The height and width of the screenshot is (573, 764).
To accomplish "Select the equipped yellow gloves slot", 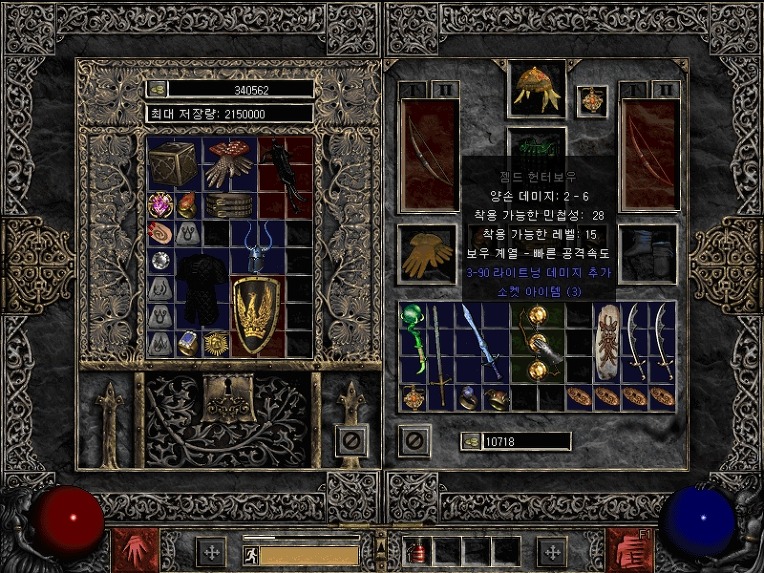I will pos(428,253).
